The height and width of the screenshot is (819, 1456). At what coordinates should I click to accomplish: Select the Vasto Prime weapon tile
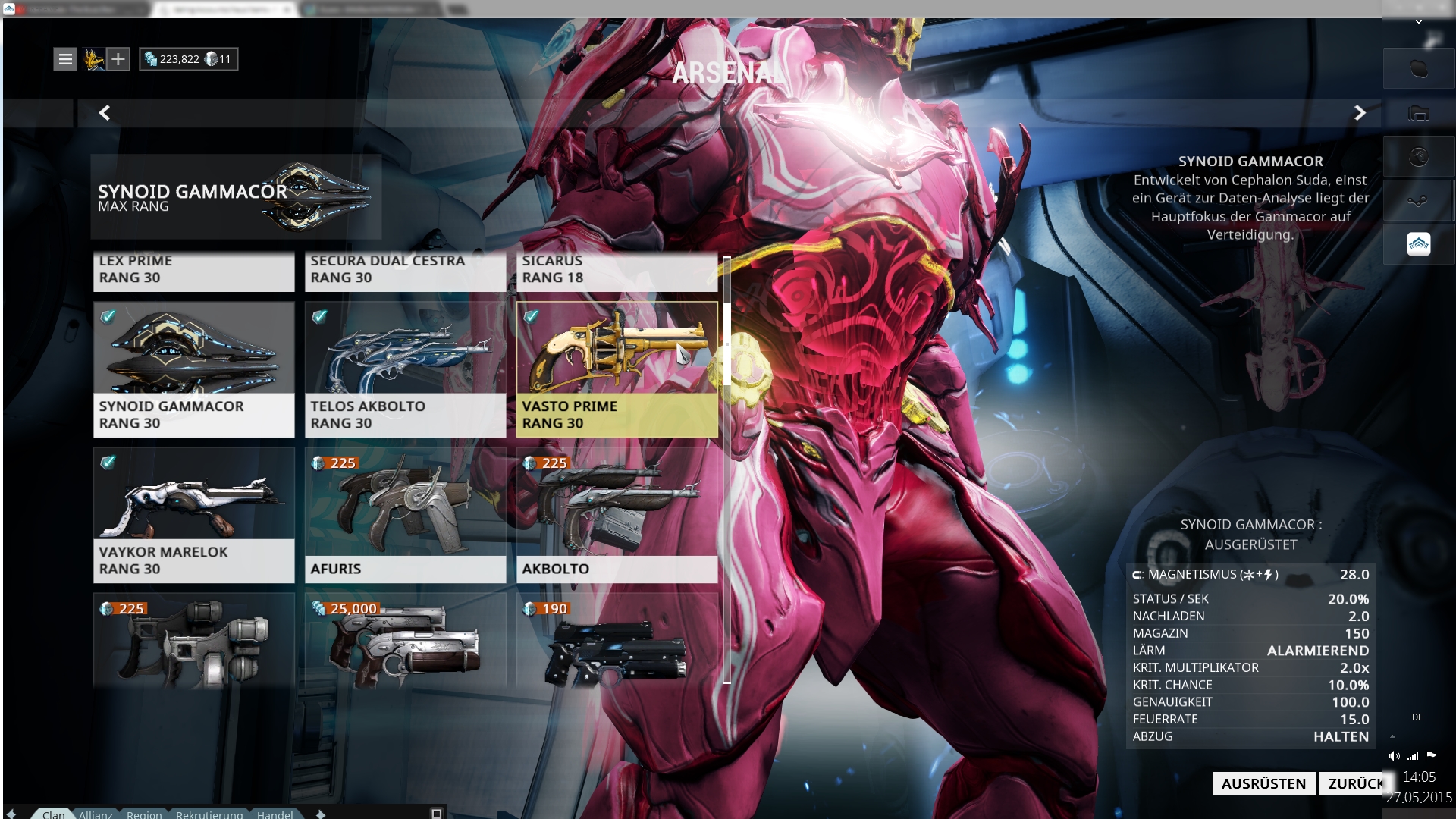(617, 369)
